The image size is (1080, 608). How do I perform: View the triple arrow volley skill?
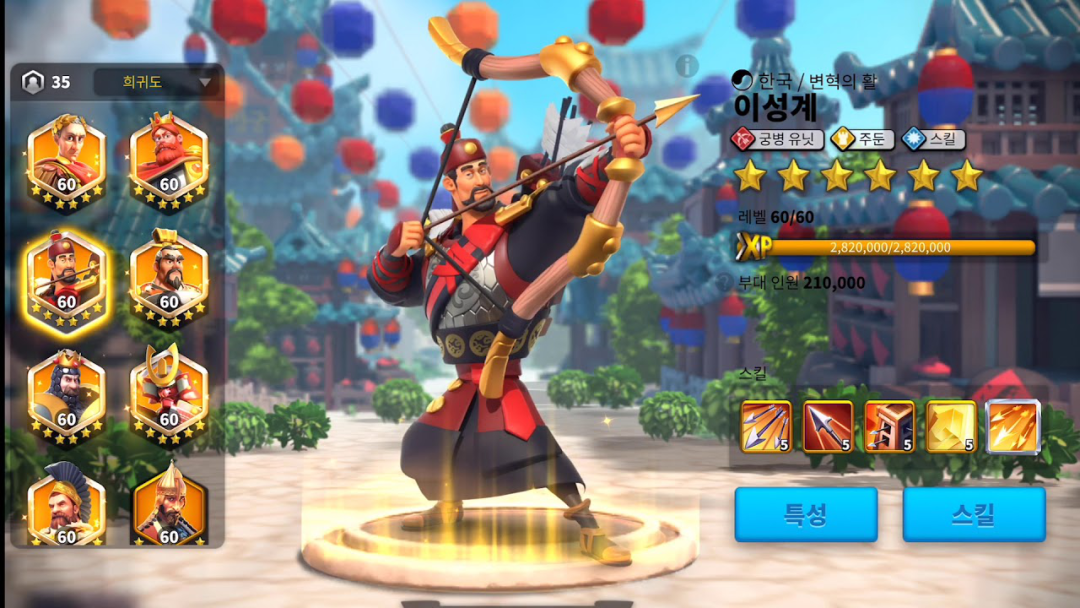pos(766,427)
